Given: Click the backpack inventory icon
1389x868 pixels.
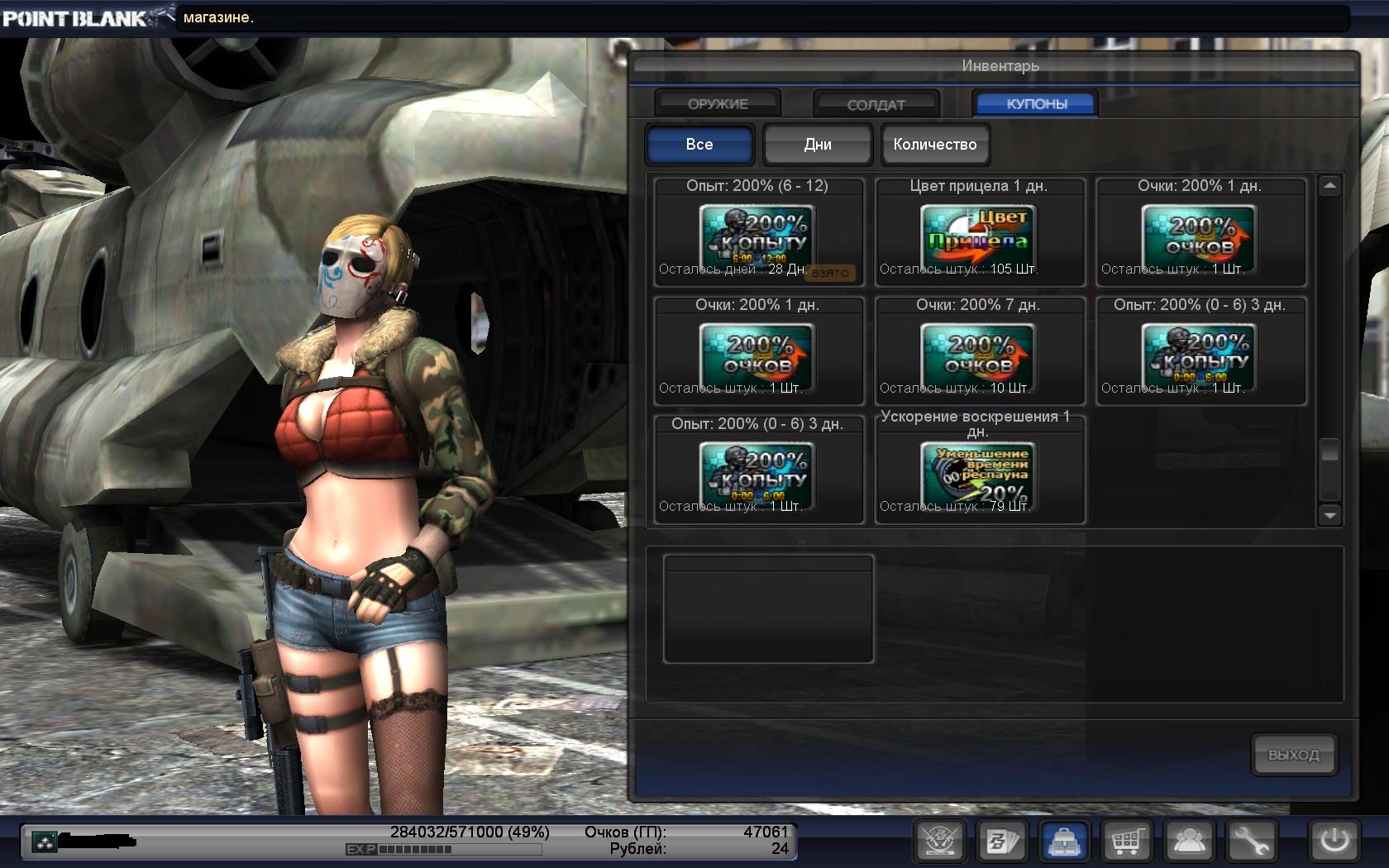Looking at the screenshot, I should point(1063,842).
